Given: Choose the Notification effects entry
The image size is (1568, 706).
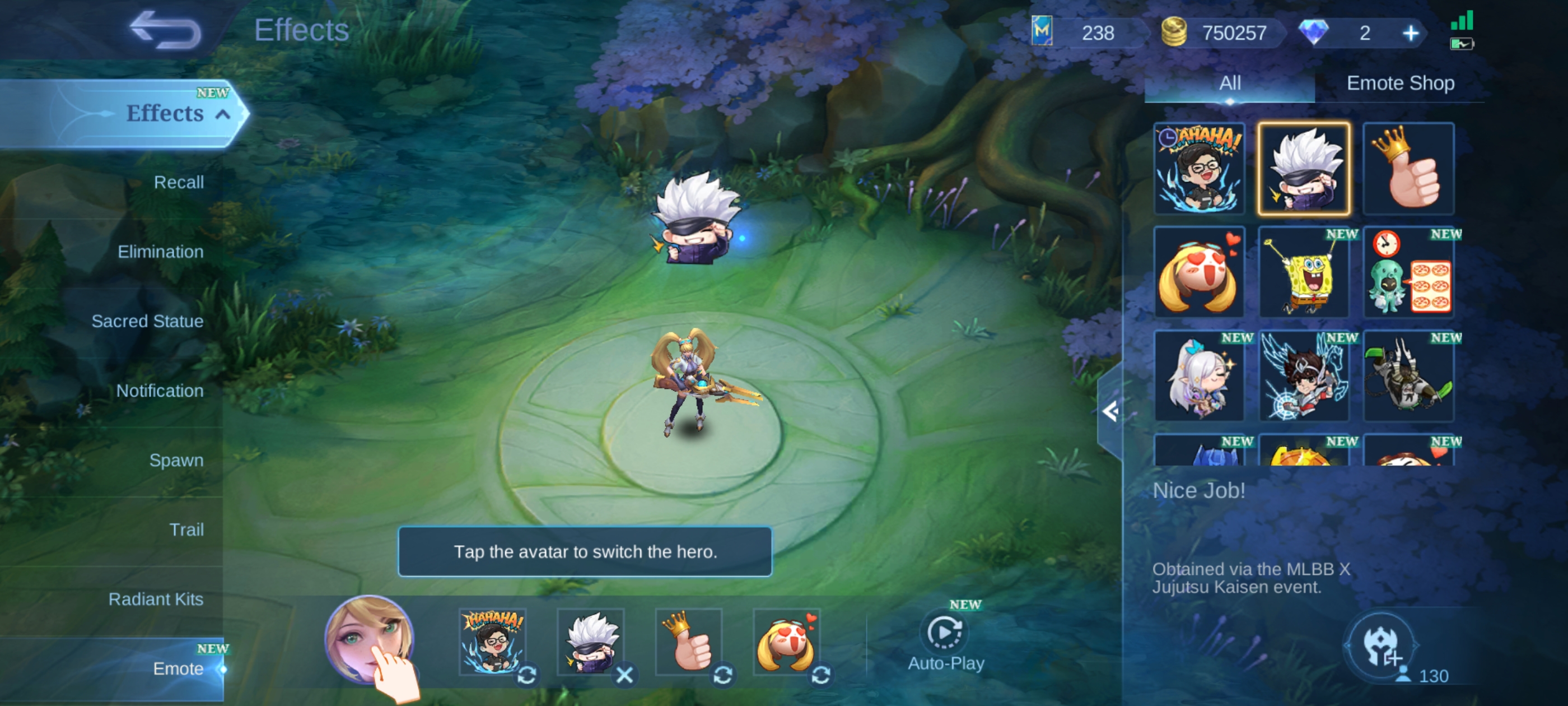Looking at the screenshot, I should (160, 391).
